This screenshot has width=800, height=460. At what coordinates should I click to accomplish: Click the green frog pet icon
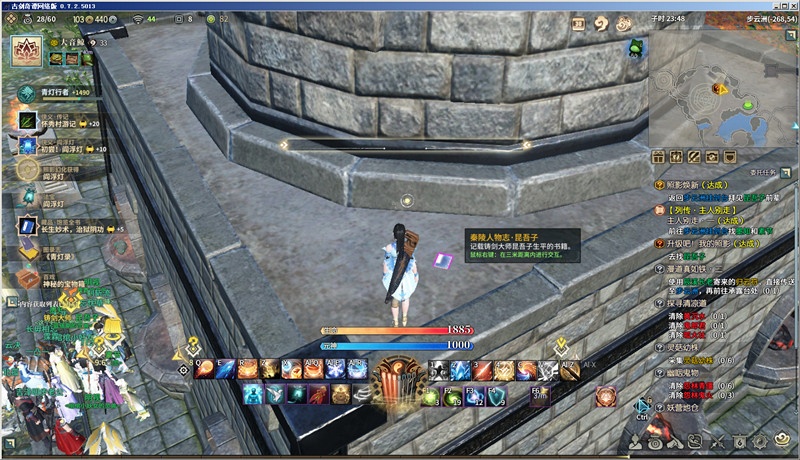[x=636, y=48]
